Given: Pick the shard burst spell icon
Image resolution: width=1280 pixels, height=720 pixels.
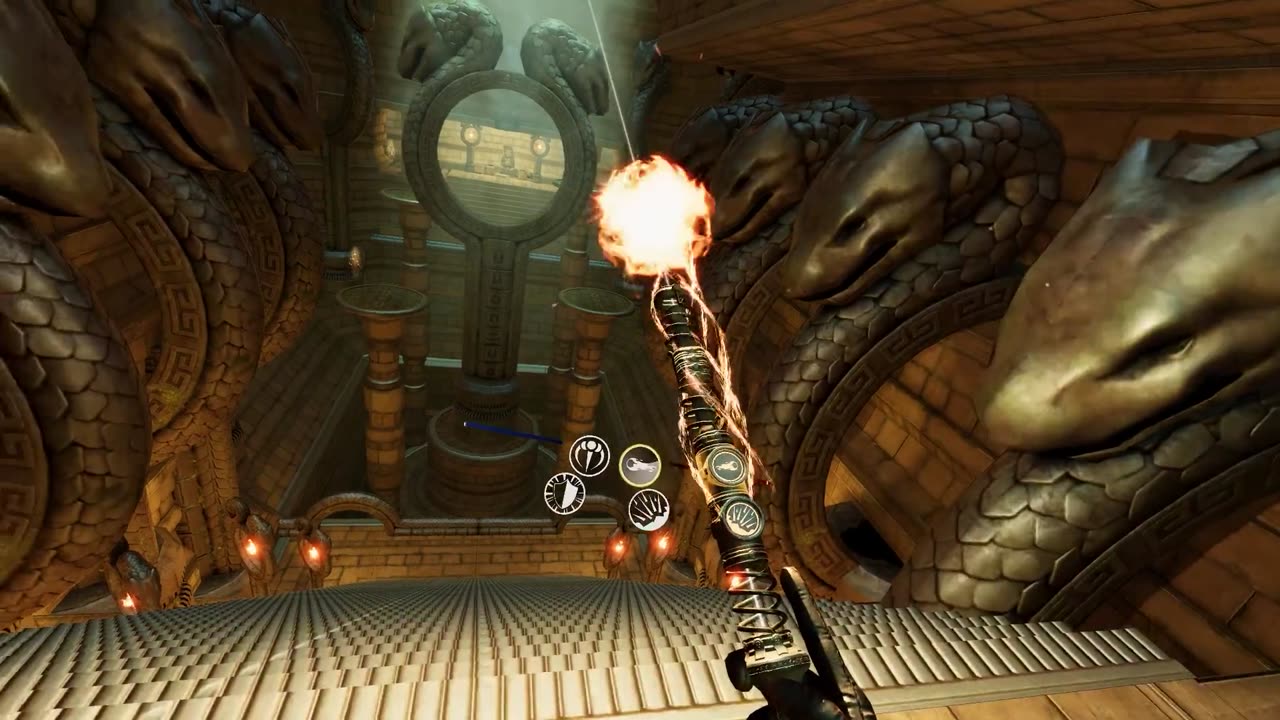Looking at the screenshot, I should (648, 509).
